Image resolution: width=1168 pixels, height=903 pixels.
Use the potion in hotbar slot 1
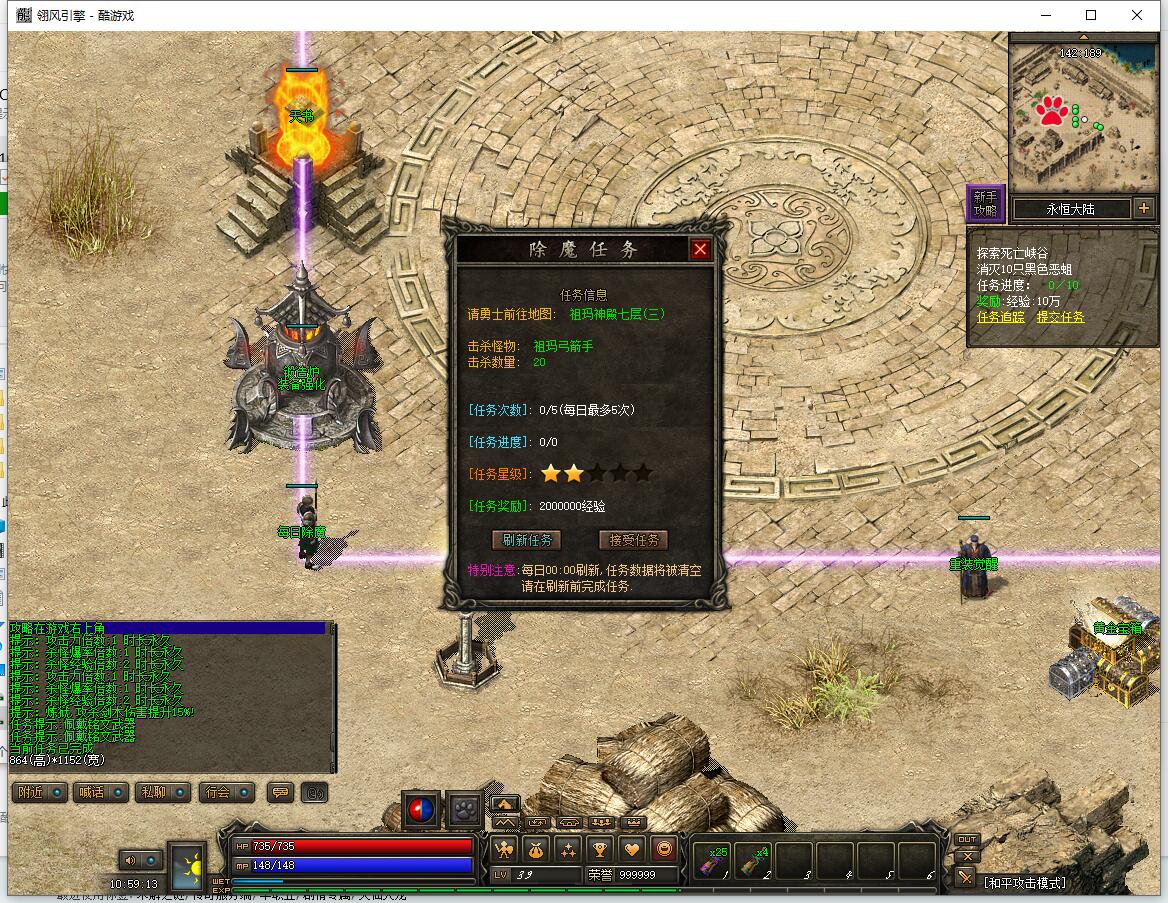click(x=714, y=860)
